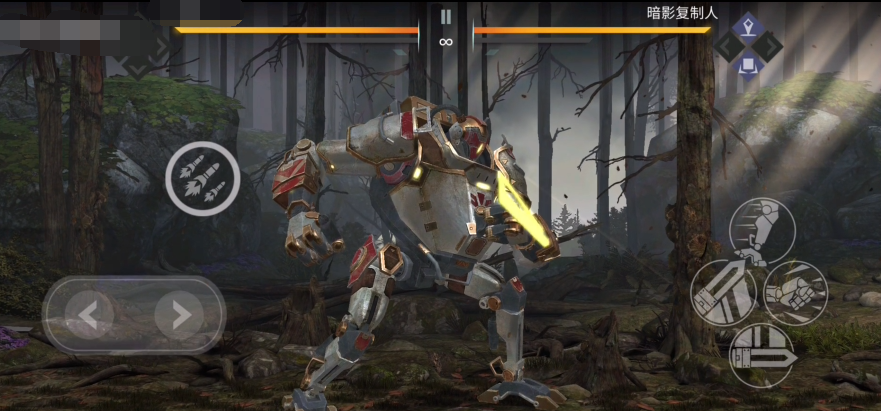Activate the robotic arm dash ability
881x411 pixels.
(x=761, y=229)
